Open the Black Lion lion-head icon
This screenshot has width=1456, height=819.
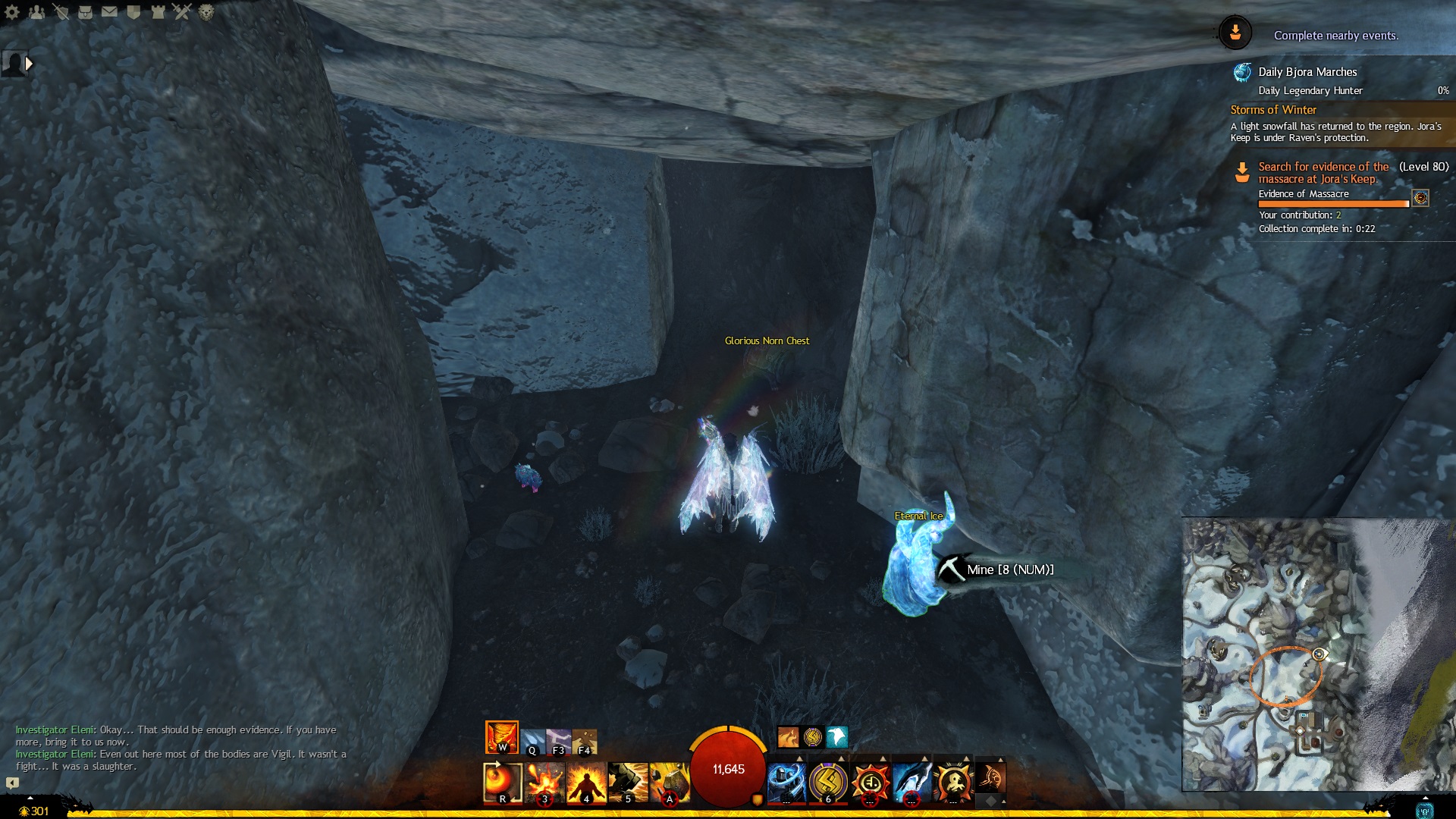tap(206, 12)
